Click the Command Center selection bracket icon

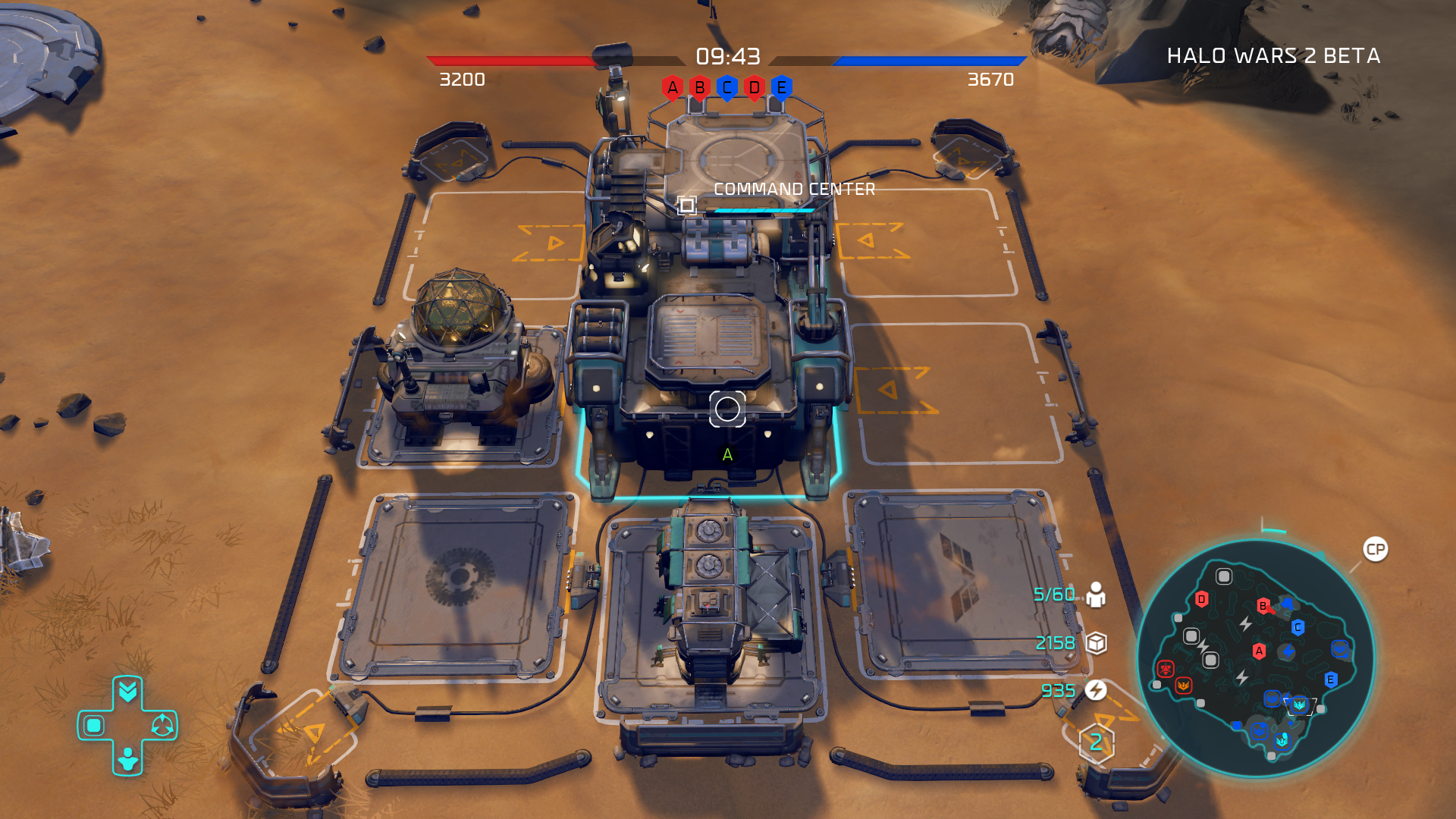[687, 205]
